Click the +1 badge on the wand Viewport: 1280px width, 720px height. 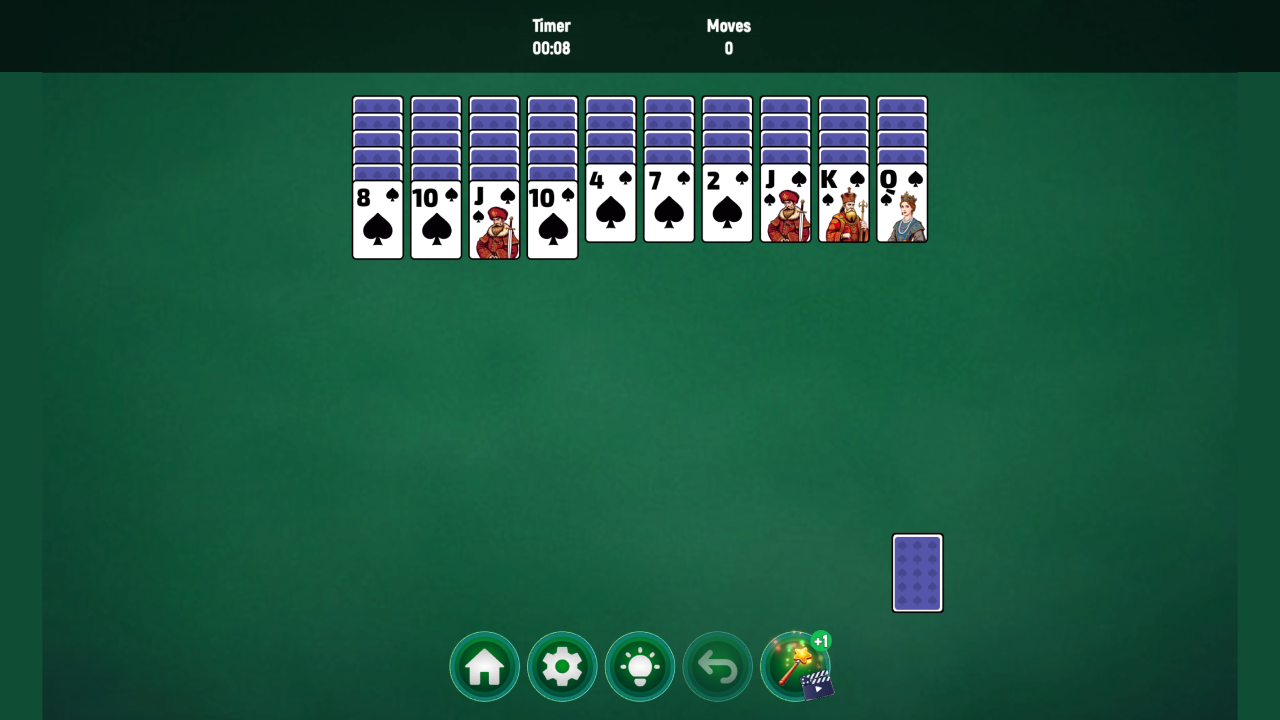(x=820, y=641)
